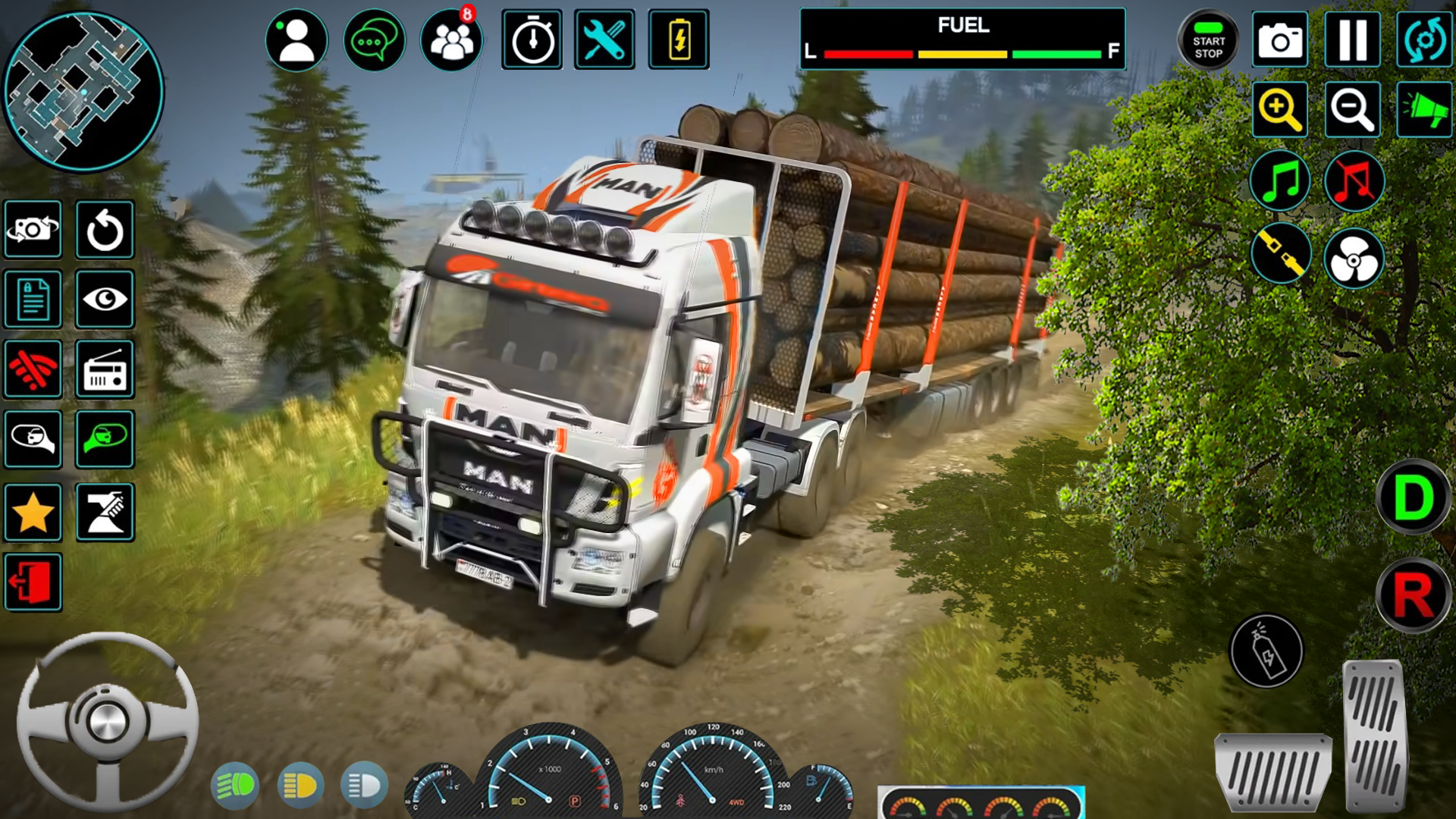1456x819 pixels.
Task: Restart with the circular gear arrows icon
Action: [x=1424, y=39]
